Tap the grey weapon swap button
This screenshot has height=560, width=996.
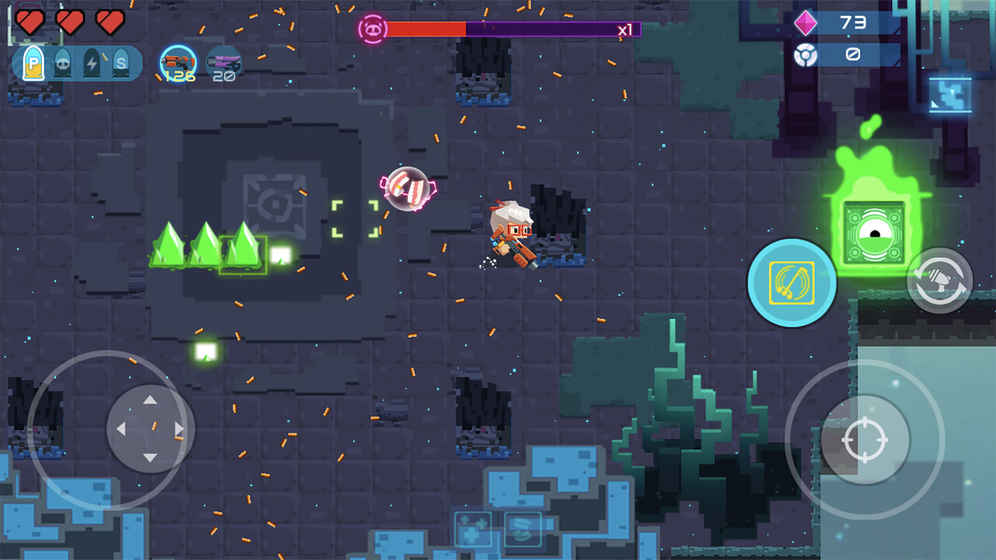point(940,281)
